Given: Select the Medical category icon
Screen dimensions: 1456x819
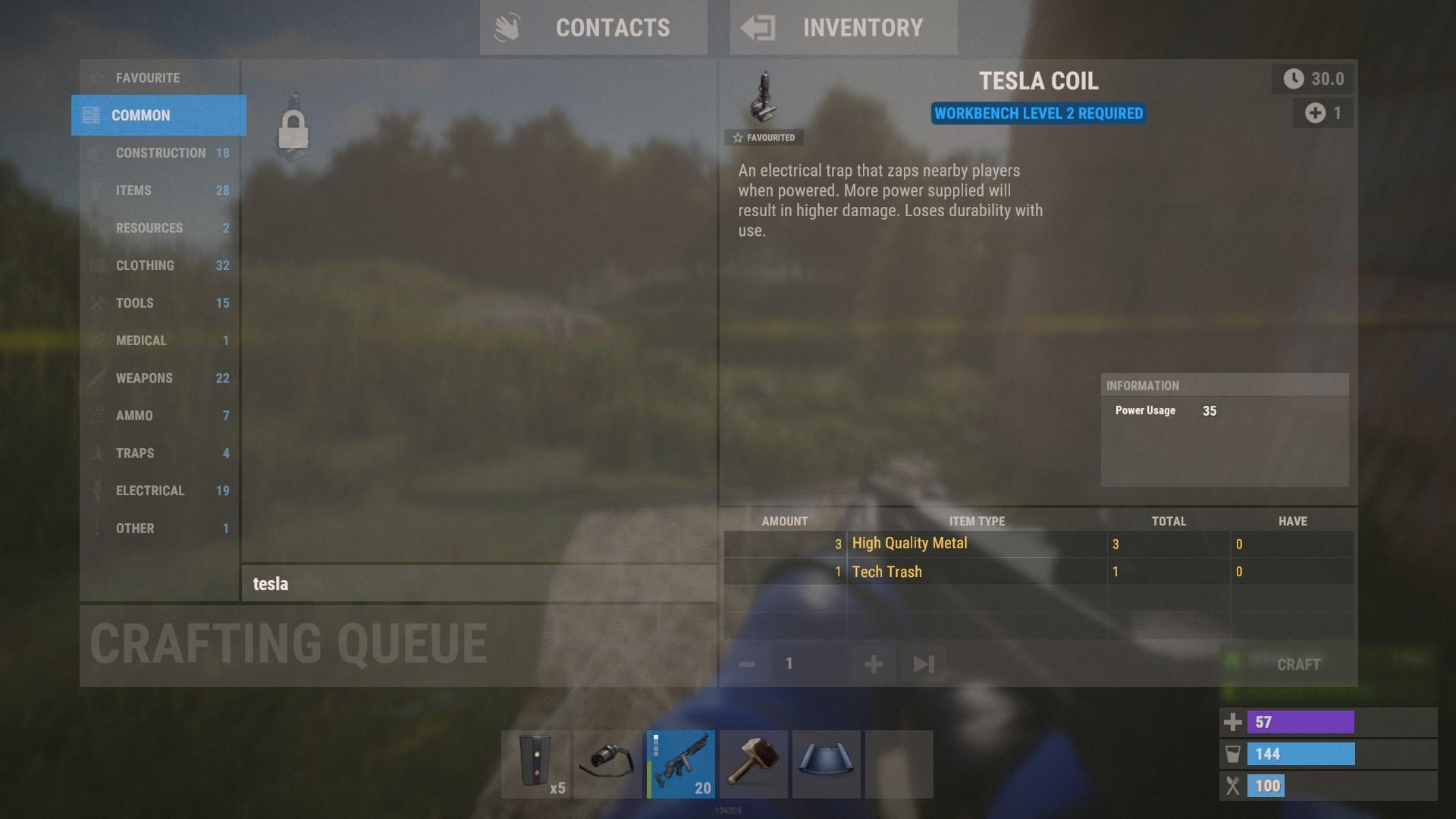Looking at the screenshot, I should point(97,340).
